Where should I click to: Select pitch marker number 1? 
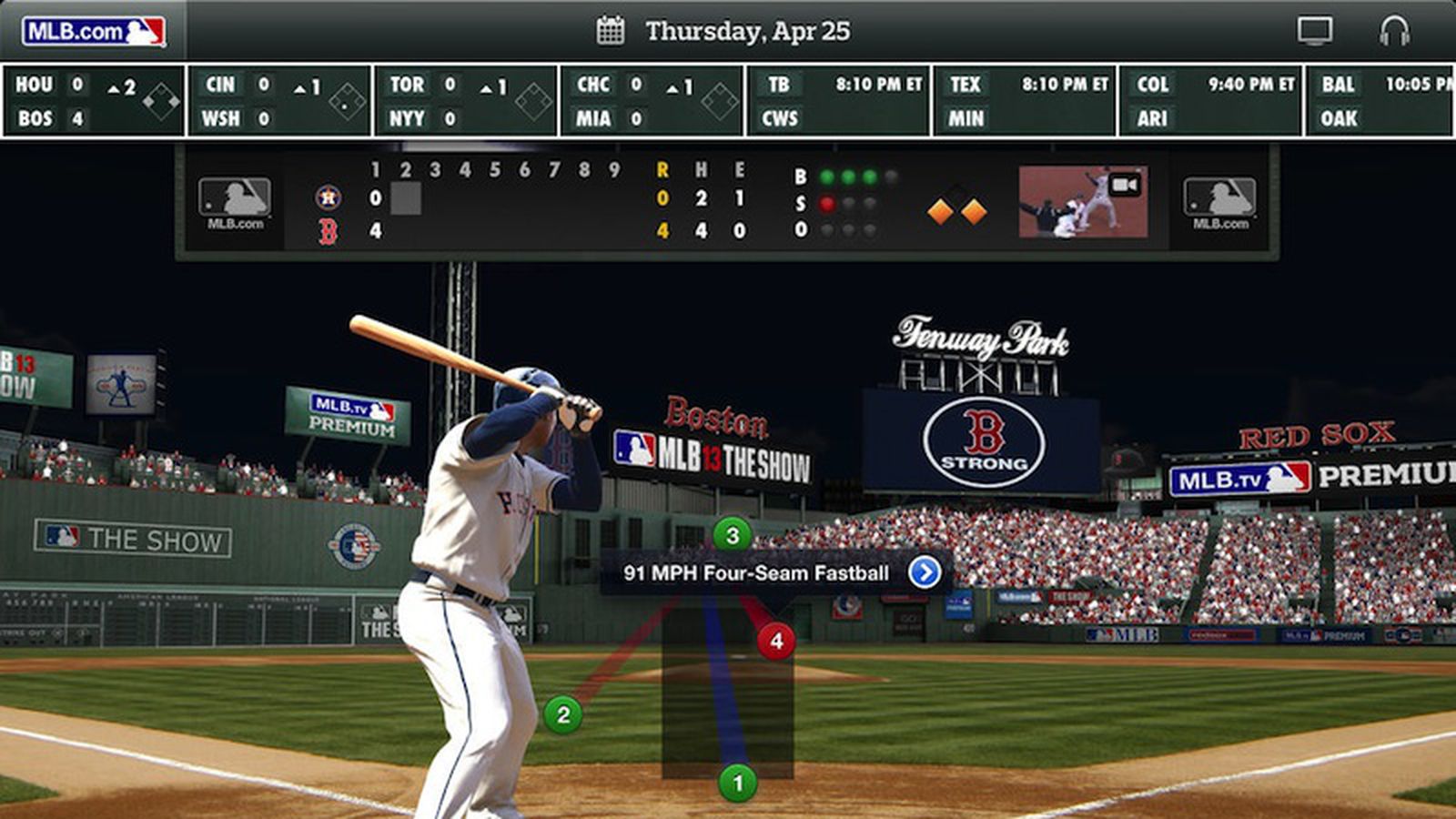(x=737, y=783)
